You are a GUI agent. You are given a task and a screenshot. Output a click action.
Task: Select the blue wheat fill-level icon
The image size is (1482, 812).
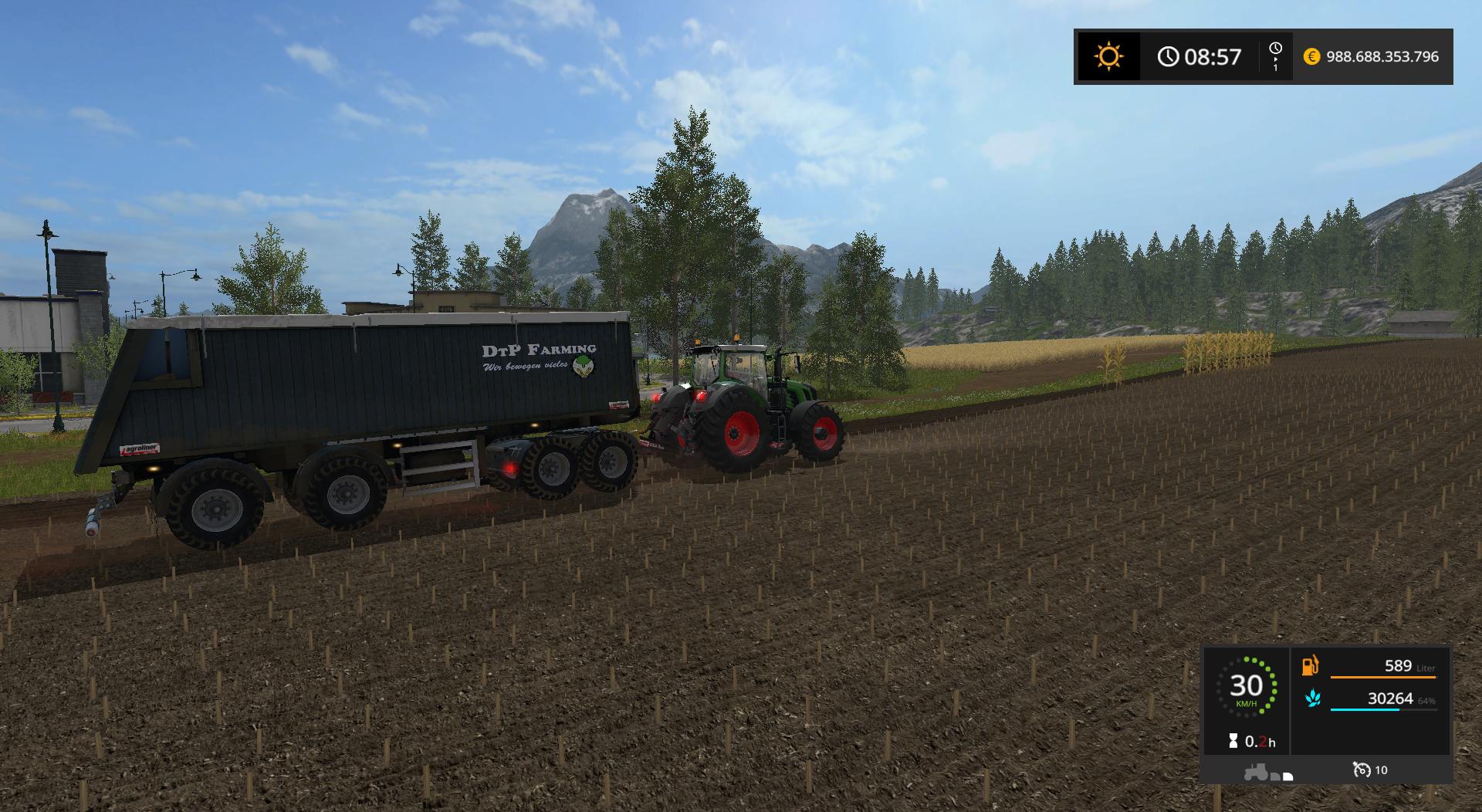[1311, 699]
